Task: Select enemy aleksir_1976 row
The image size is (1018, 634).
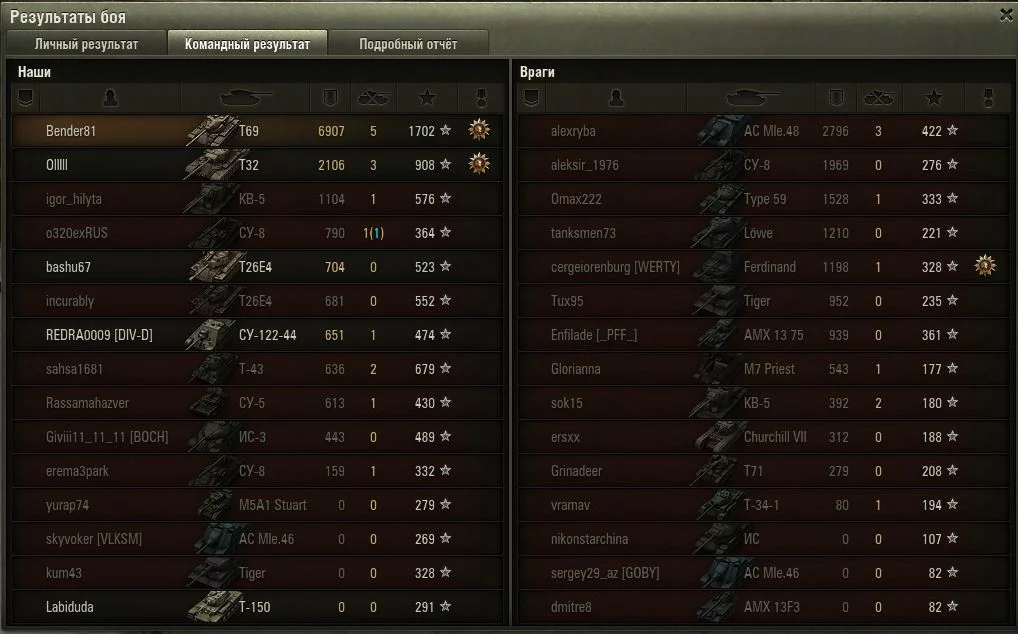Action: click(x=585, y=165)
